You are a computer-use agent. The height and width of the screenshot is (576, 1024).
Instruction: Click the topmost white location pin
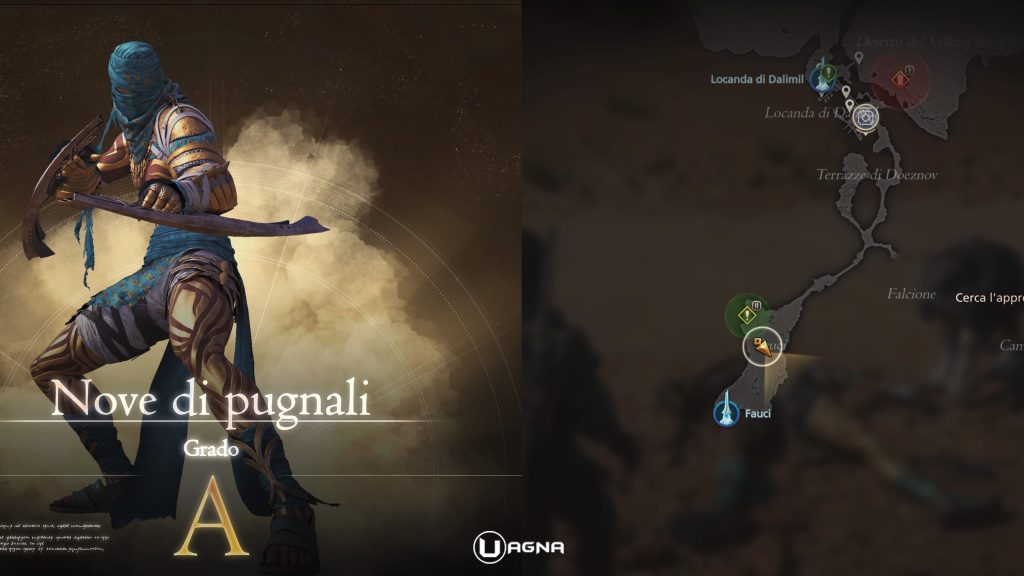click(x=859, y=58)
